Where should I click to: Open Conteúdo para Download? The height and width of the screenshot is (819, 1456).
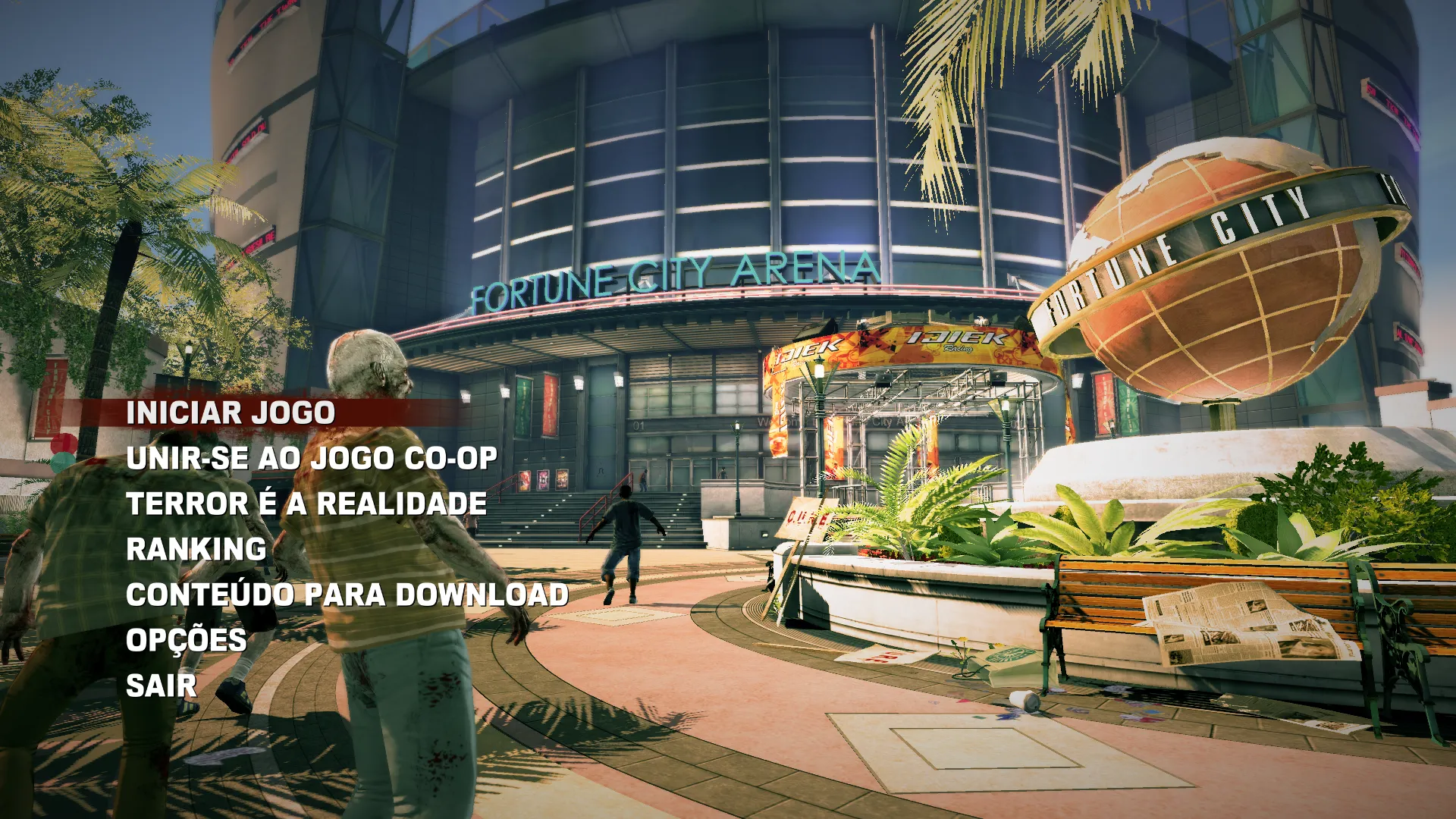pos(347,595)
